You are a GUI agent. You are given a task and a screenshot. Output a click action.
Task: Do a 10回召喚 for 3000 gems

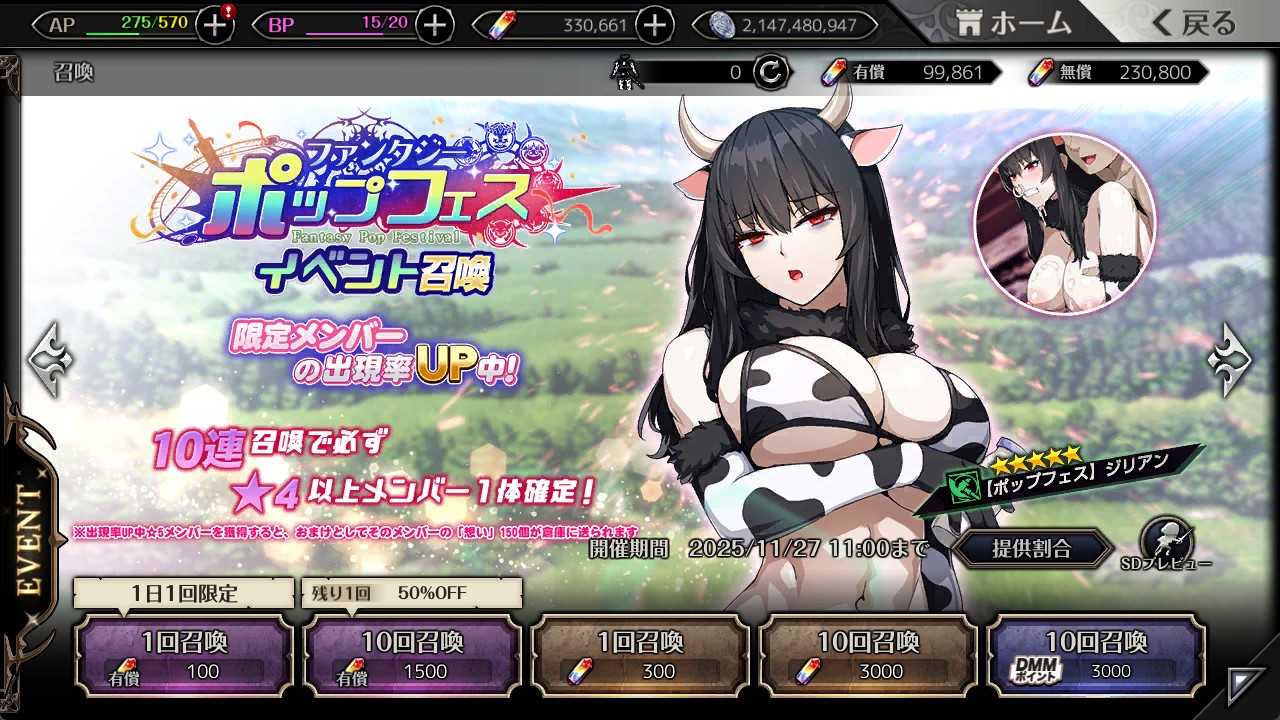pos(868,655)
